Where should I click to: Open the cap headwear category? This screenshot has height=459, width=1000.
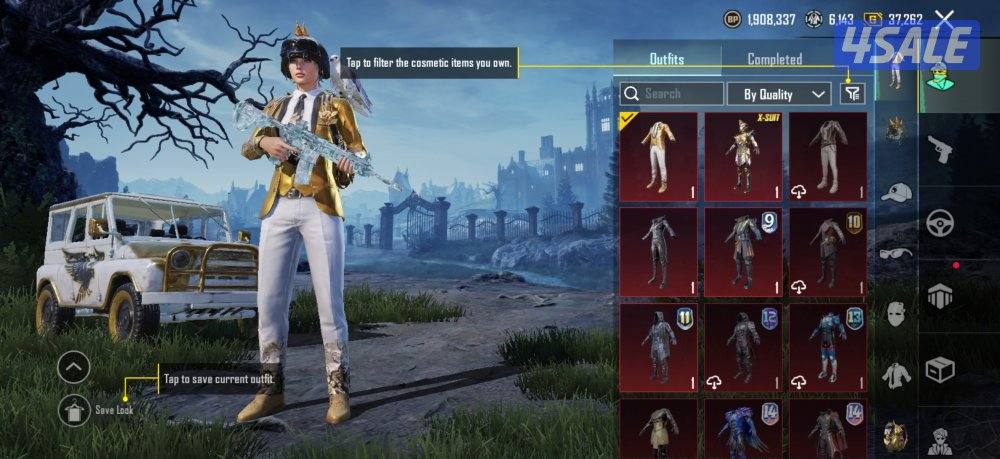point(896,192)
